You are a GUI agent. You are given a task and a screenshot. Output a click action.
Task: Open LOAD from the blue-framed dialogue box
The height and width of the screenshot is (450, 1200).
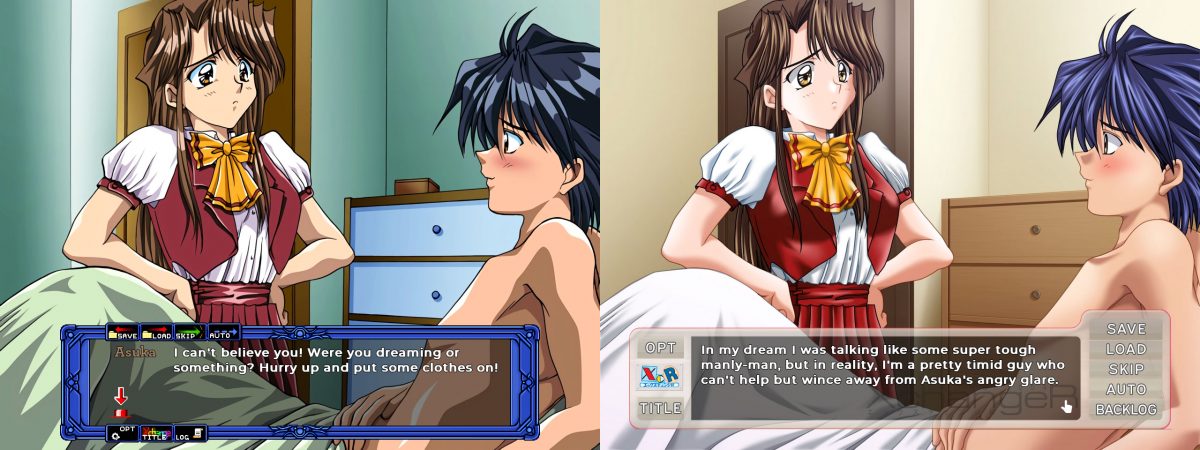[x=156, y=332]
